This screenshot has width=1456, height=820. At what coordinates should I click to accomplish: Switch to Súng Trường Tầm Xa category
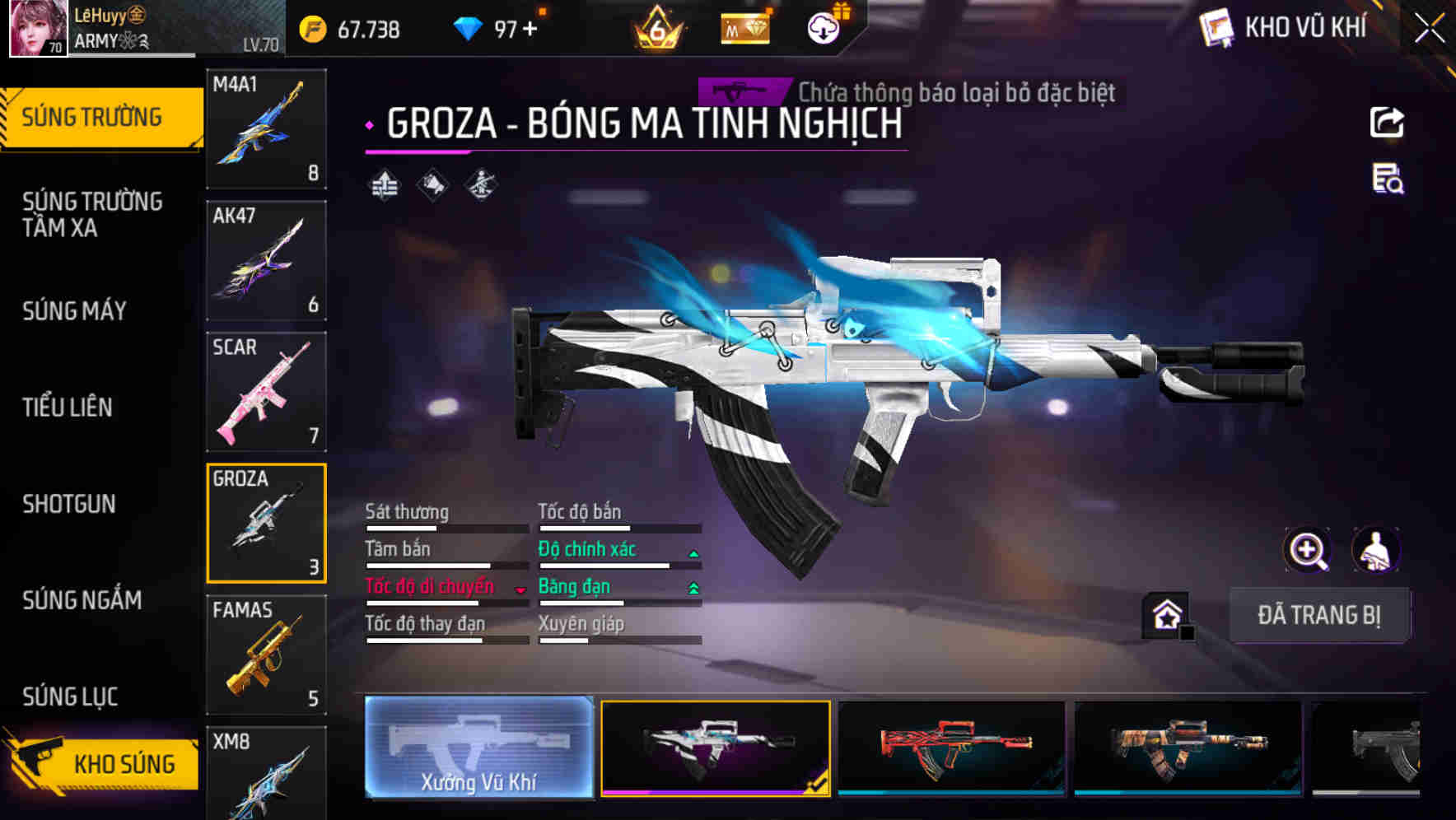click(x=92, y=214)
